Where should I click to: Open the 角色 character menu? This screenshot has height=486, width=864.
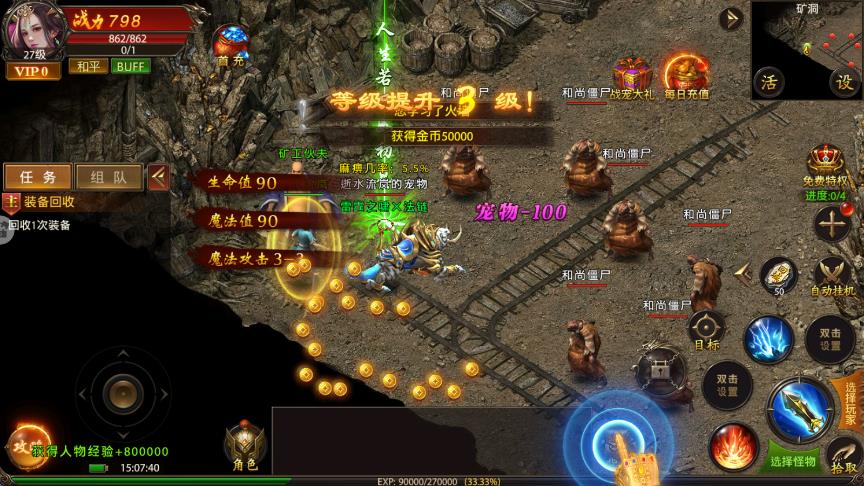(x=244, y=446)
